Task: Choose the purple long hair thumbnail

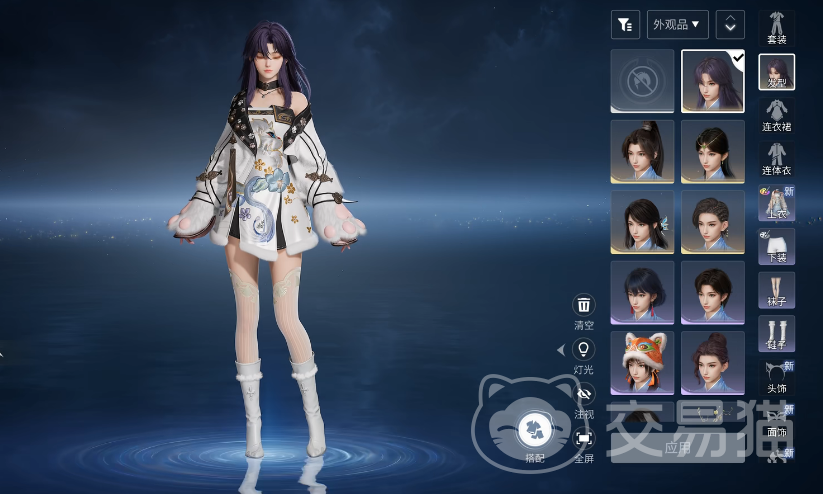Action: [x=713, y=81]
